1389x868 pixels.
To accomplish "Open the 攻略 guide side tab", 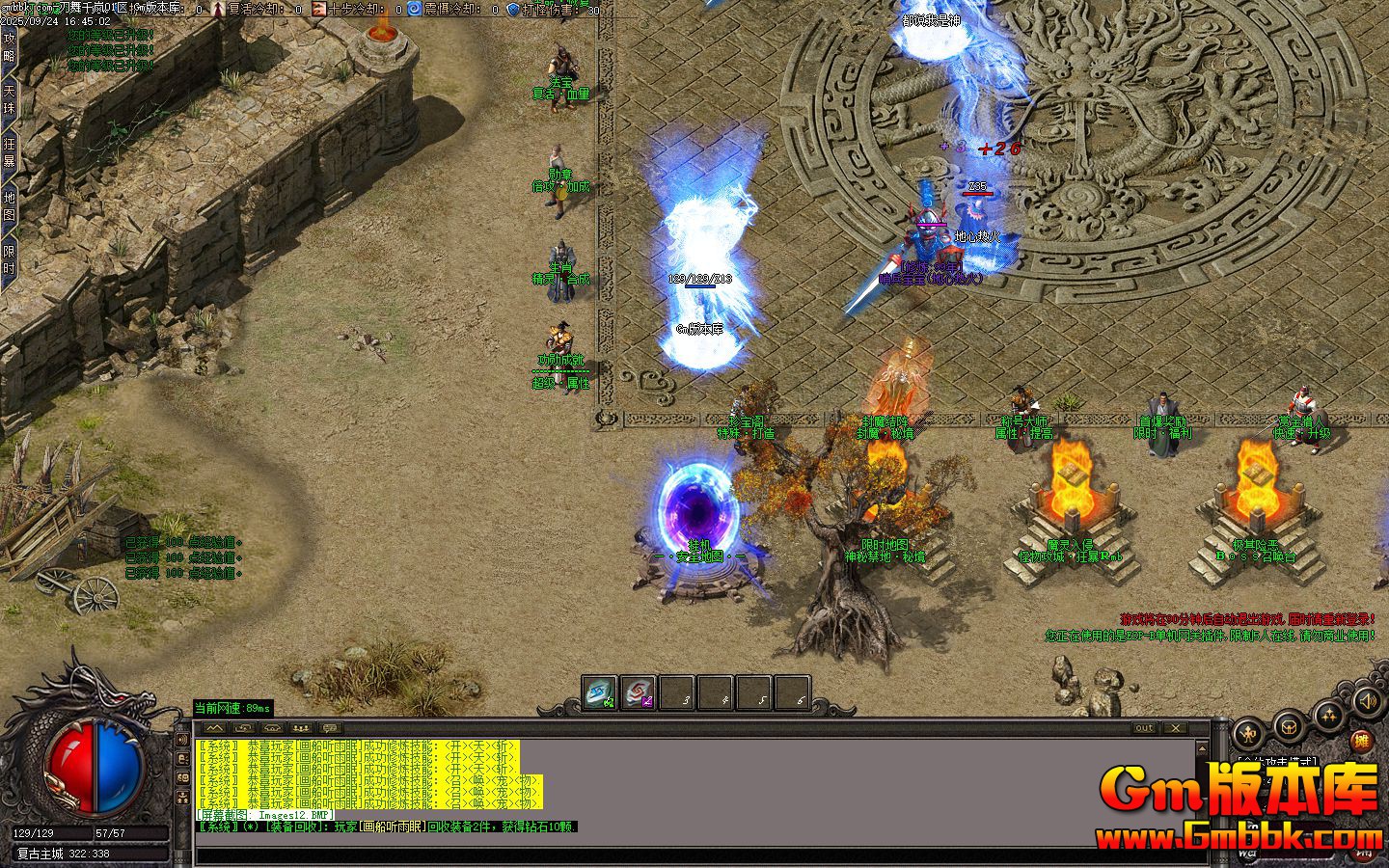I will click(x=10, y=46).
